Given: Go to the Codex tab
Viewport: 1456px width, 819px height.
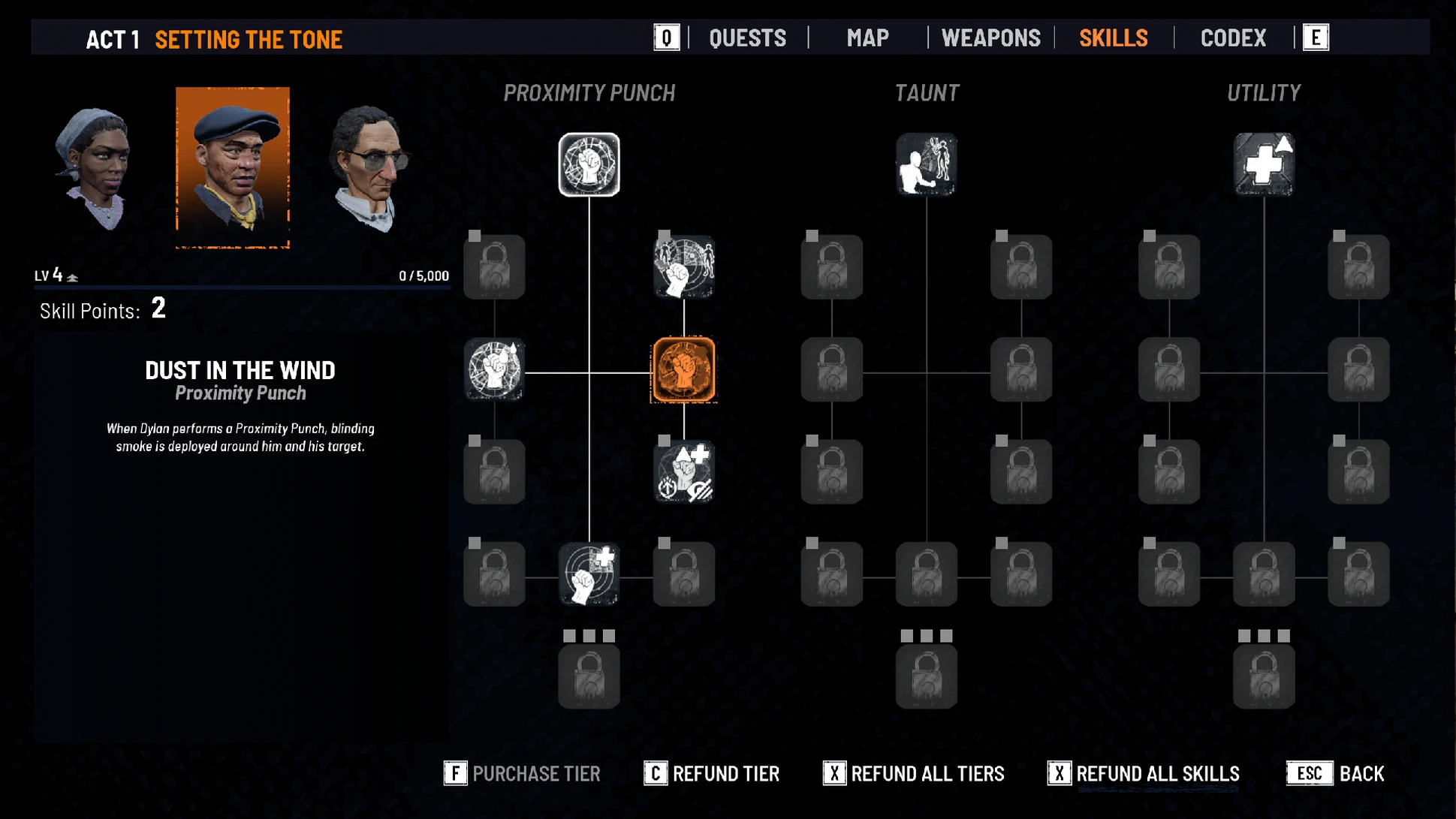Looking at the screenshot, I should coord(1233,38).
